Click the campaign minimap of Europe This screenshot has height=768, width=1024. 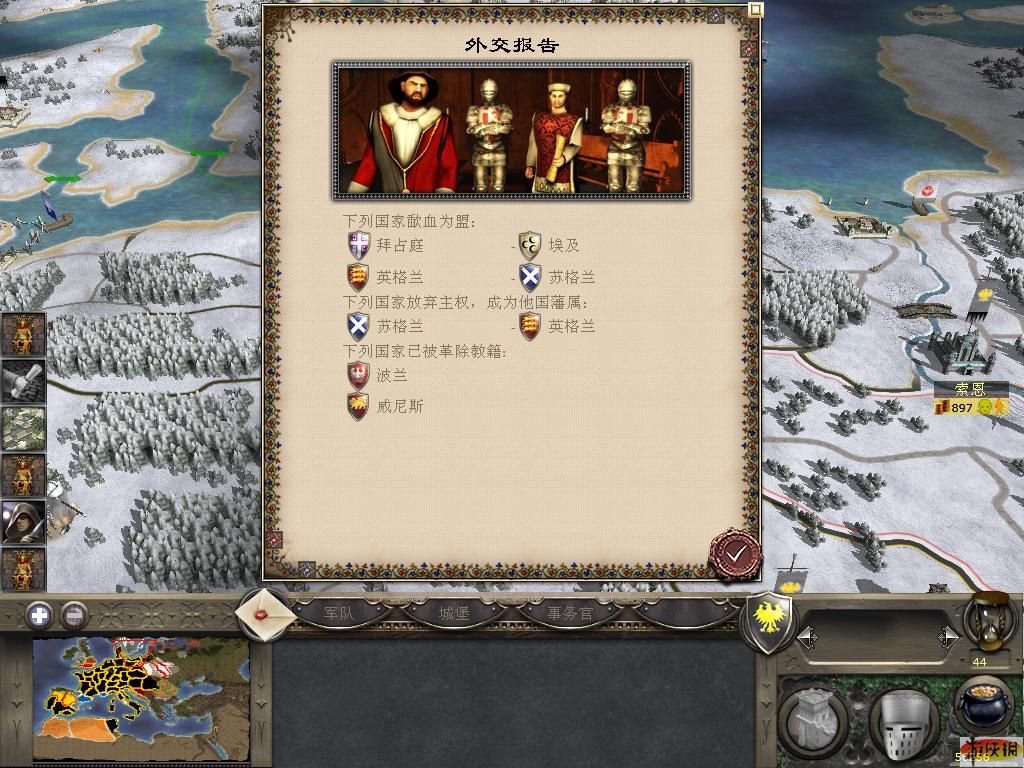click(x=140, y=699)
